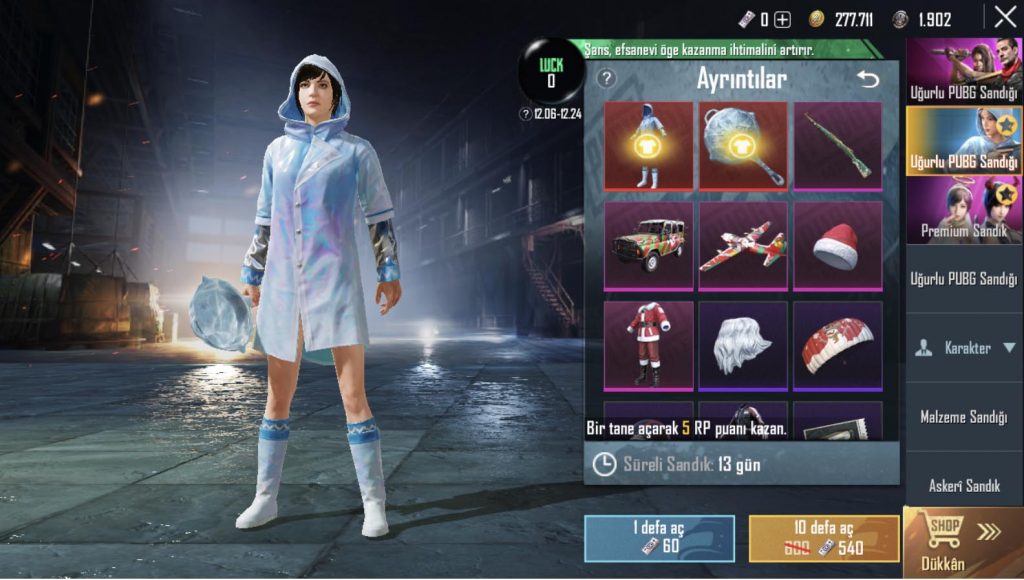This screenshot has width=1024, height=580.
Task: Open the help icon beside Ayrıntılar title
Action: [606, 78]
